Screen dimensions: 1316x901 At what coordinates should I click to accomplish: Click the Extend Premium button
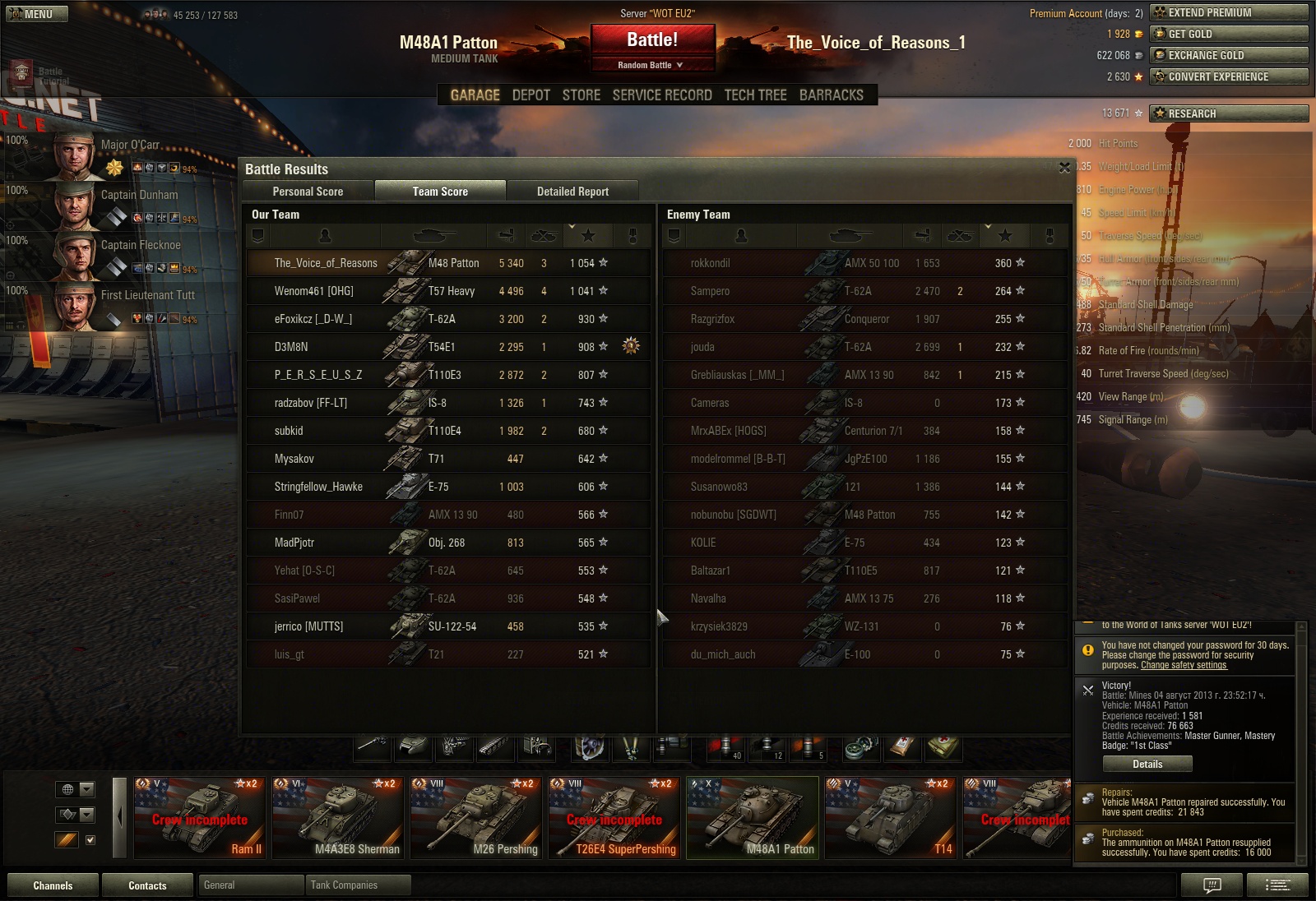click(1228, 12)
